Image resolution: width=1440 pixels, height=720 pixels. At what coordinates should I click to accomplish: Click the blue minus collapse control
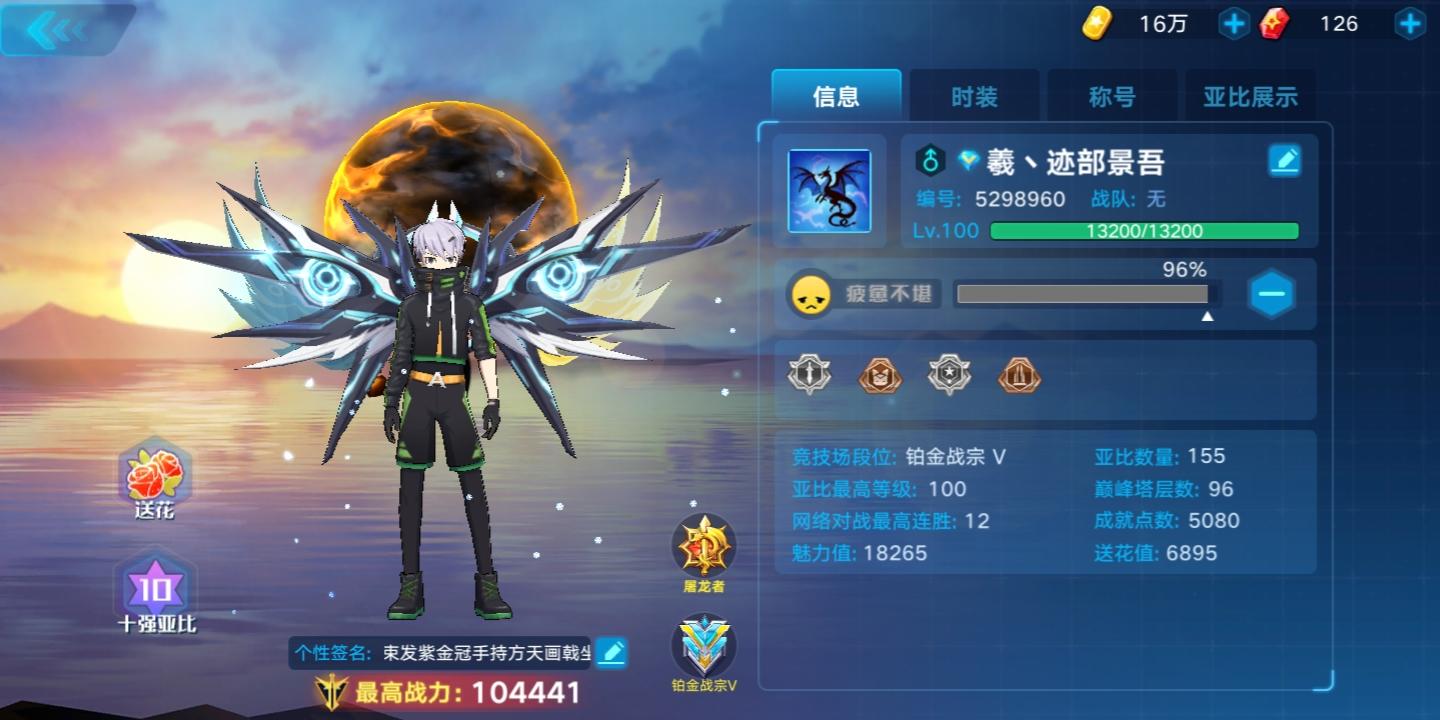(x=1271, y=294)
